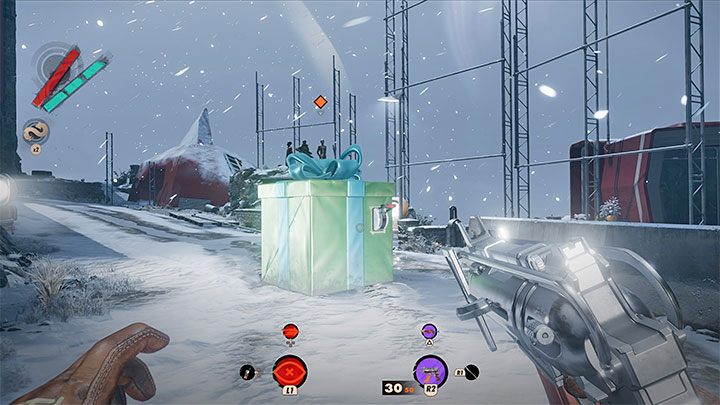Switch to the small purple gun icon

429,330
